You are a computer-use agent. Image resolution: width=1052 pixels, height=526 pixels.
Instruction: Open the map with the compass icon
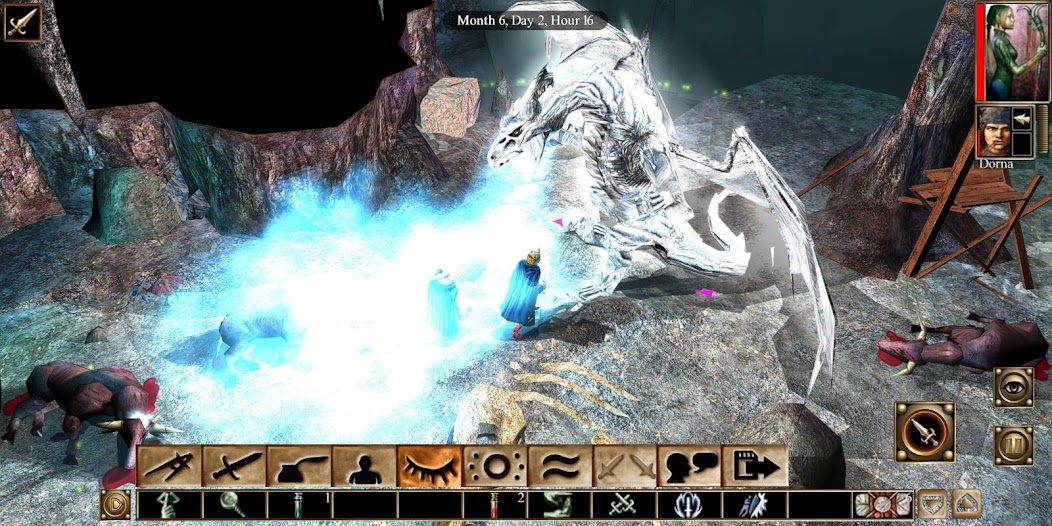coord(170,466)
